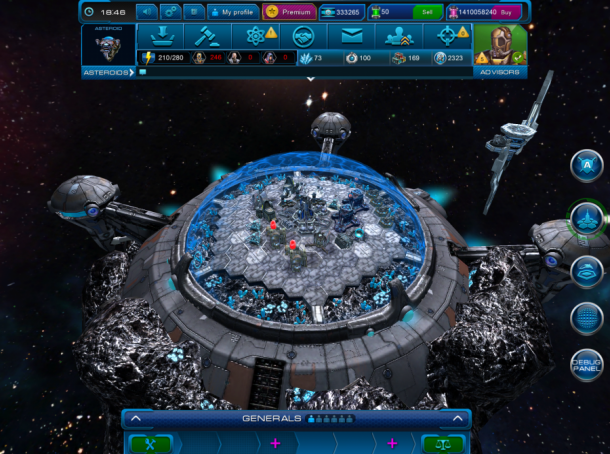Open the handshake diplomacy tab
This screenshot has width=610, height=454.
coord(301,35)
